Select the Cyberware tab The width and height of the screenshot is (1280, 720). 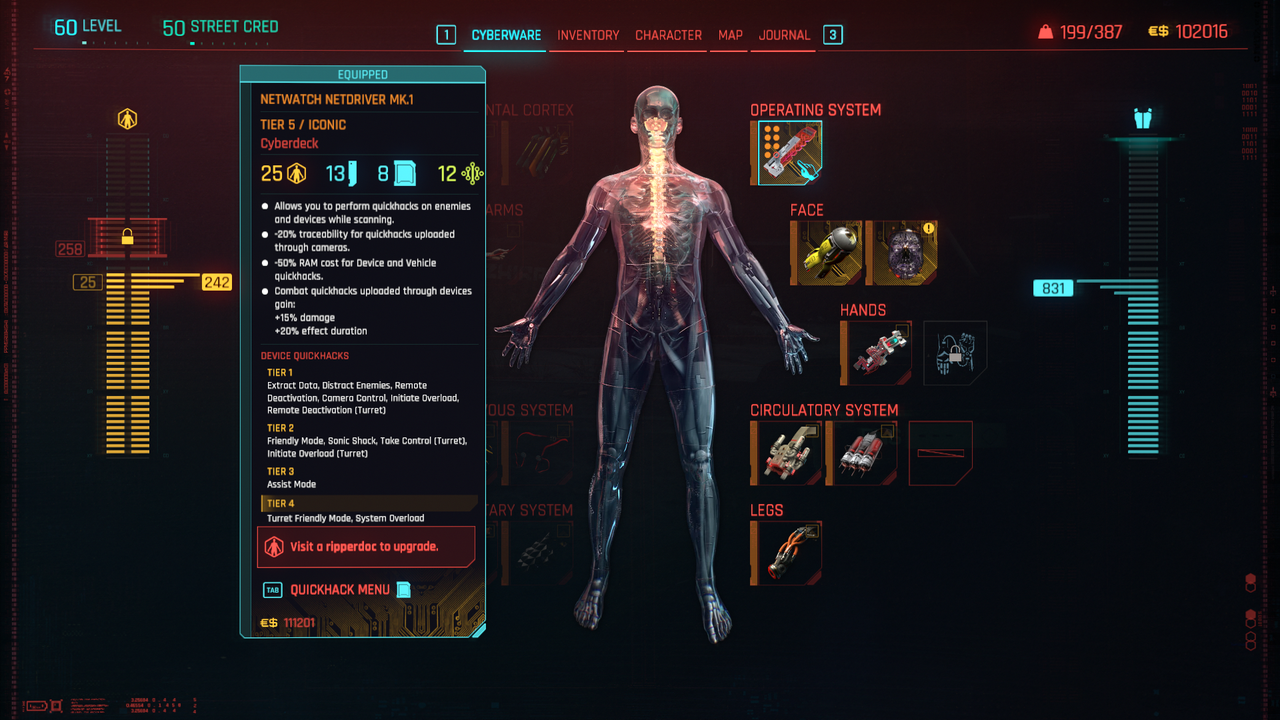tap(506, 35)
